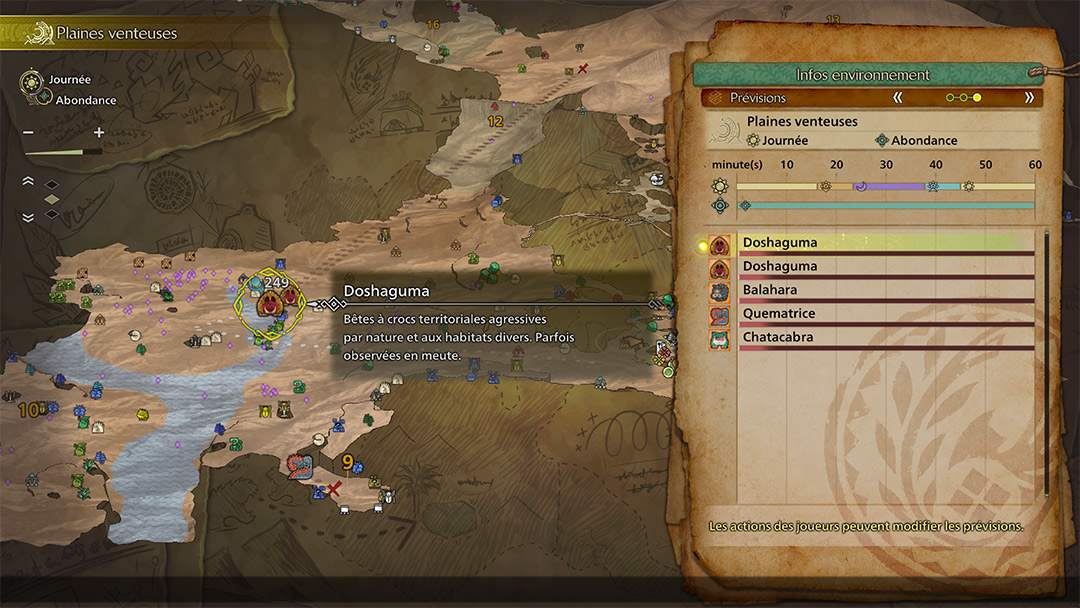Zoom out the map with minus button
This screenshot has height=608, width=1080.
point(28,133)
